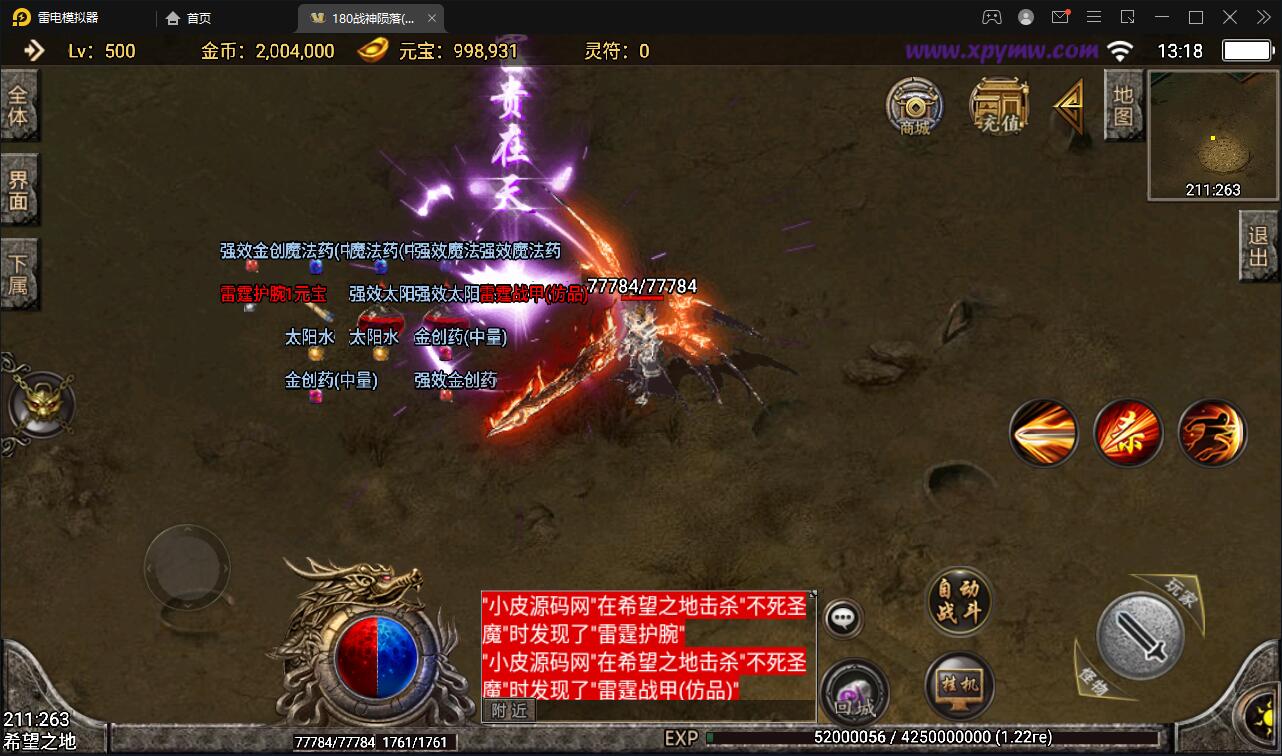Open the 商城 mall icon
1282x756 pixels.
point(915,105)
